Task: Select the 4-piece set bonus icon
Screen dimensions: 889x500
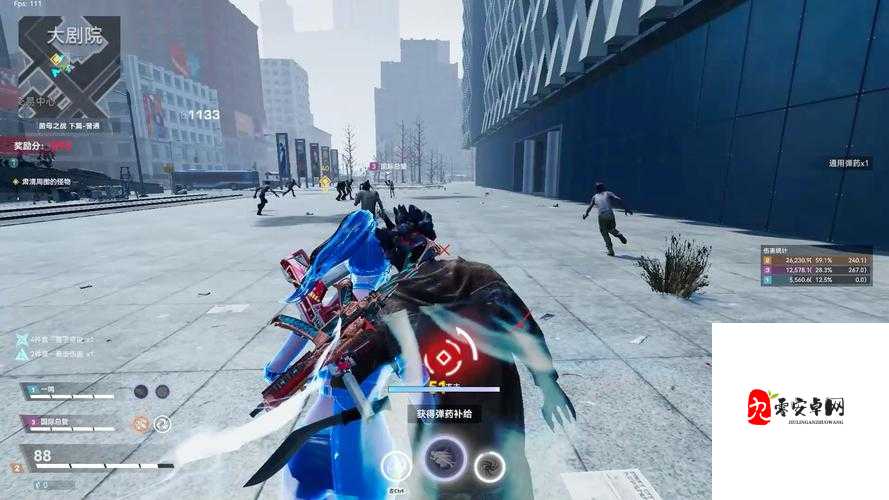Action: (22, 340)
